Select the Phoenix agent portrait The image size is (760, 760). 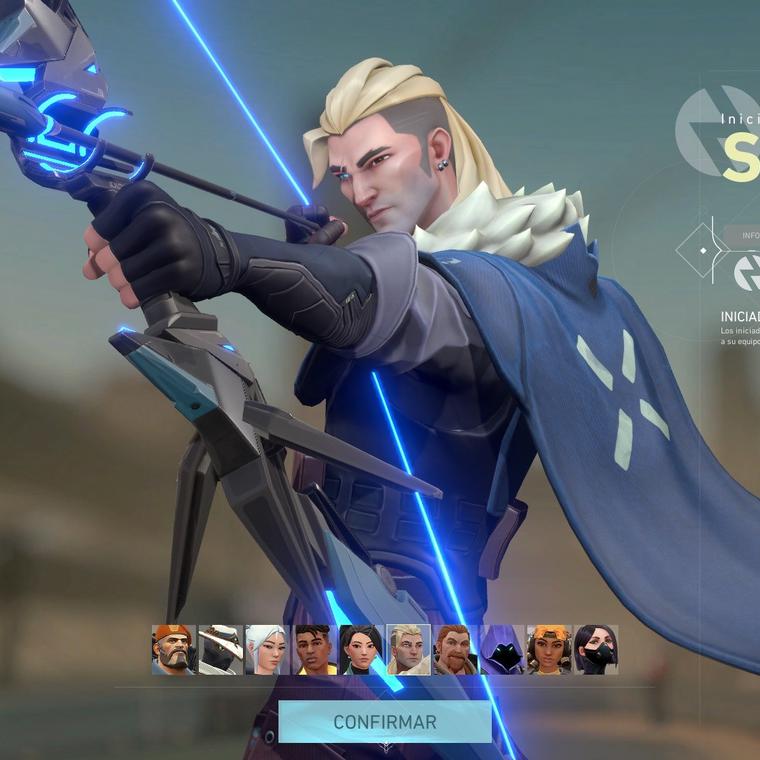pyautogui.click(x=314, y=650)
